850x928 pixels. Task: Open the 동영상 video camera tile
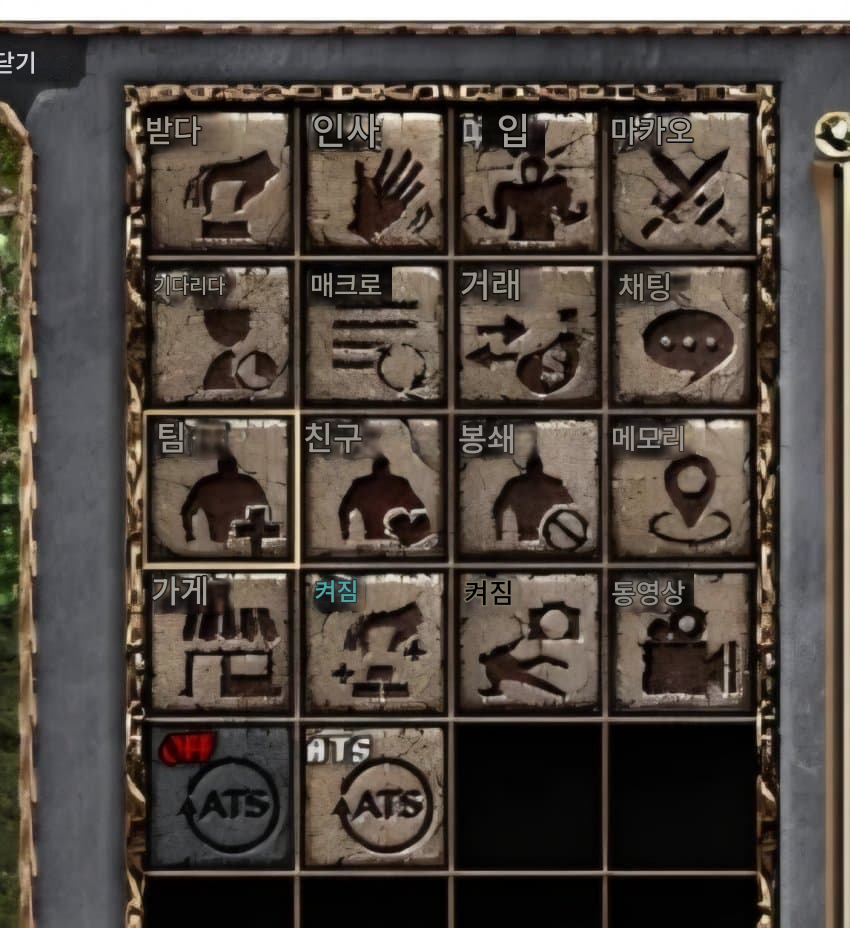[682, 642]
